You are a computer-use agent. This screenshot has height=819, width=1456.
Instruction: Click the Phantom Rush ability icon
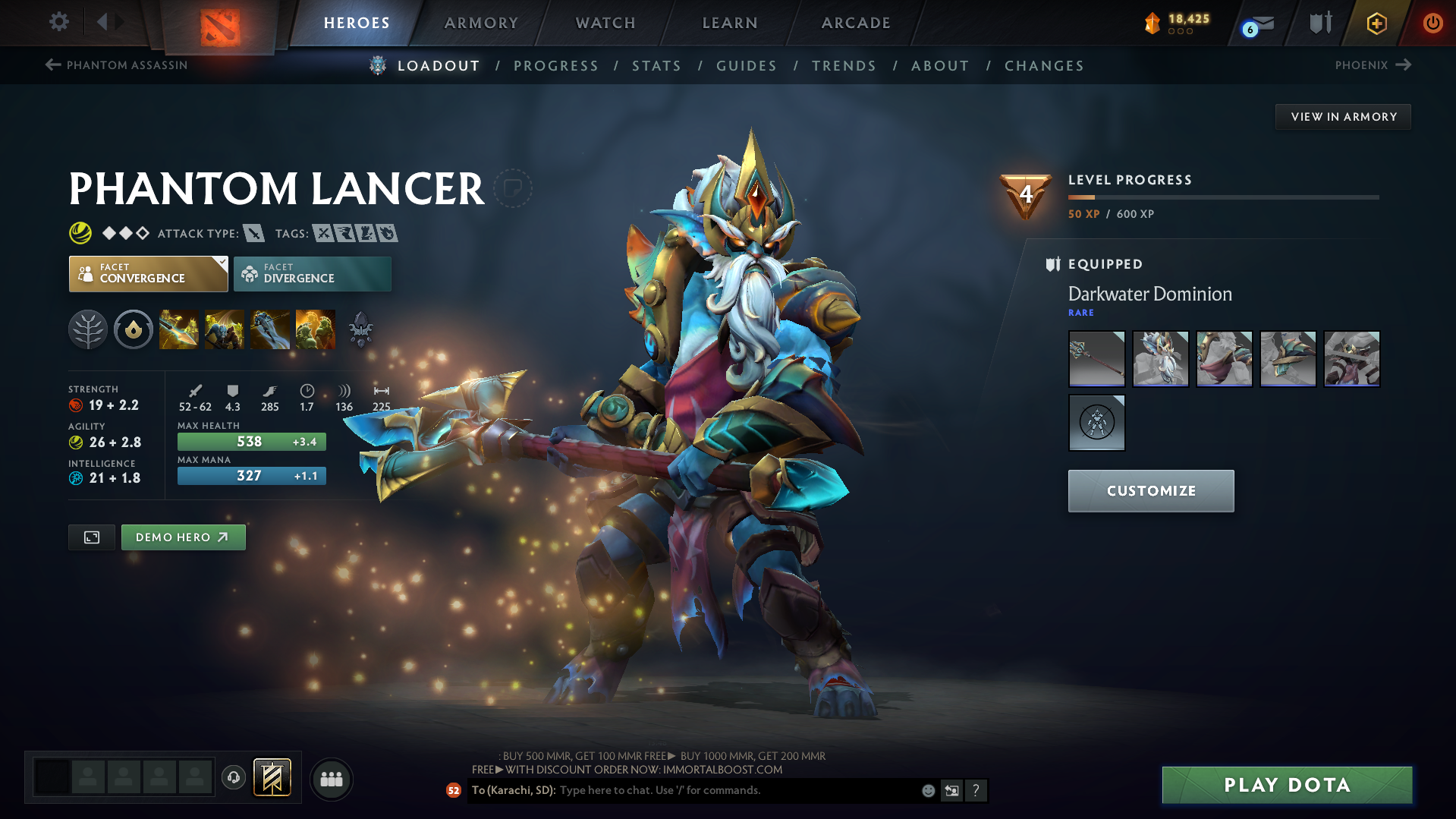tap(270, 329)
